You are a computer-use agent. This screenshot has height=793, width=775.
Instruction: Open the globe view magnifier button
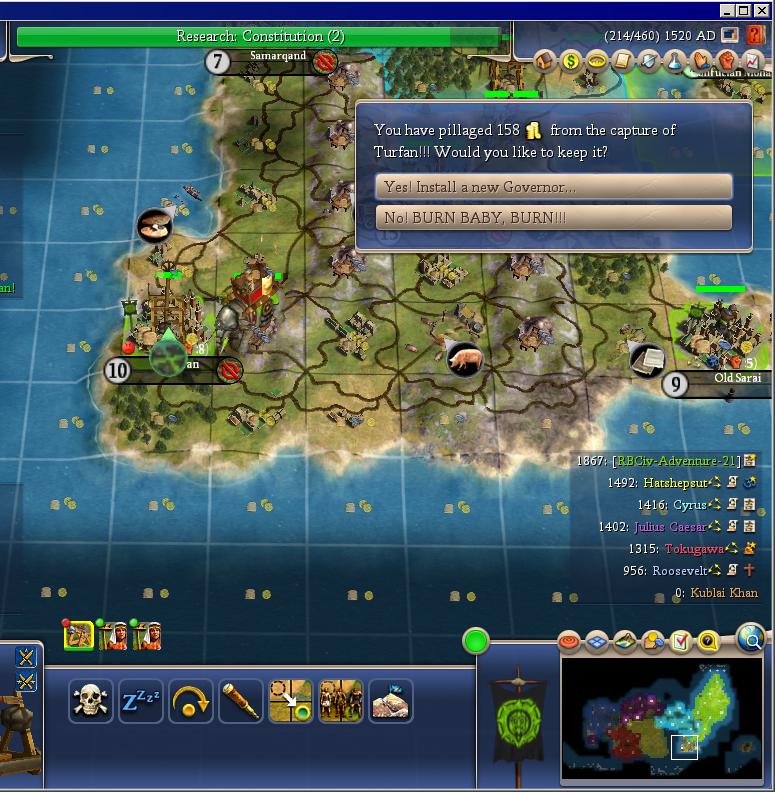pyautogui.click(x=750, y=636)
